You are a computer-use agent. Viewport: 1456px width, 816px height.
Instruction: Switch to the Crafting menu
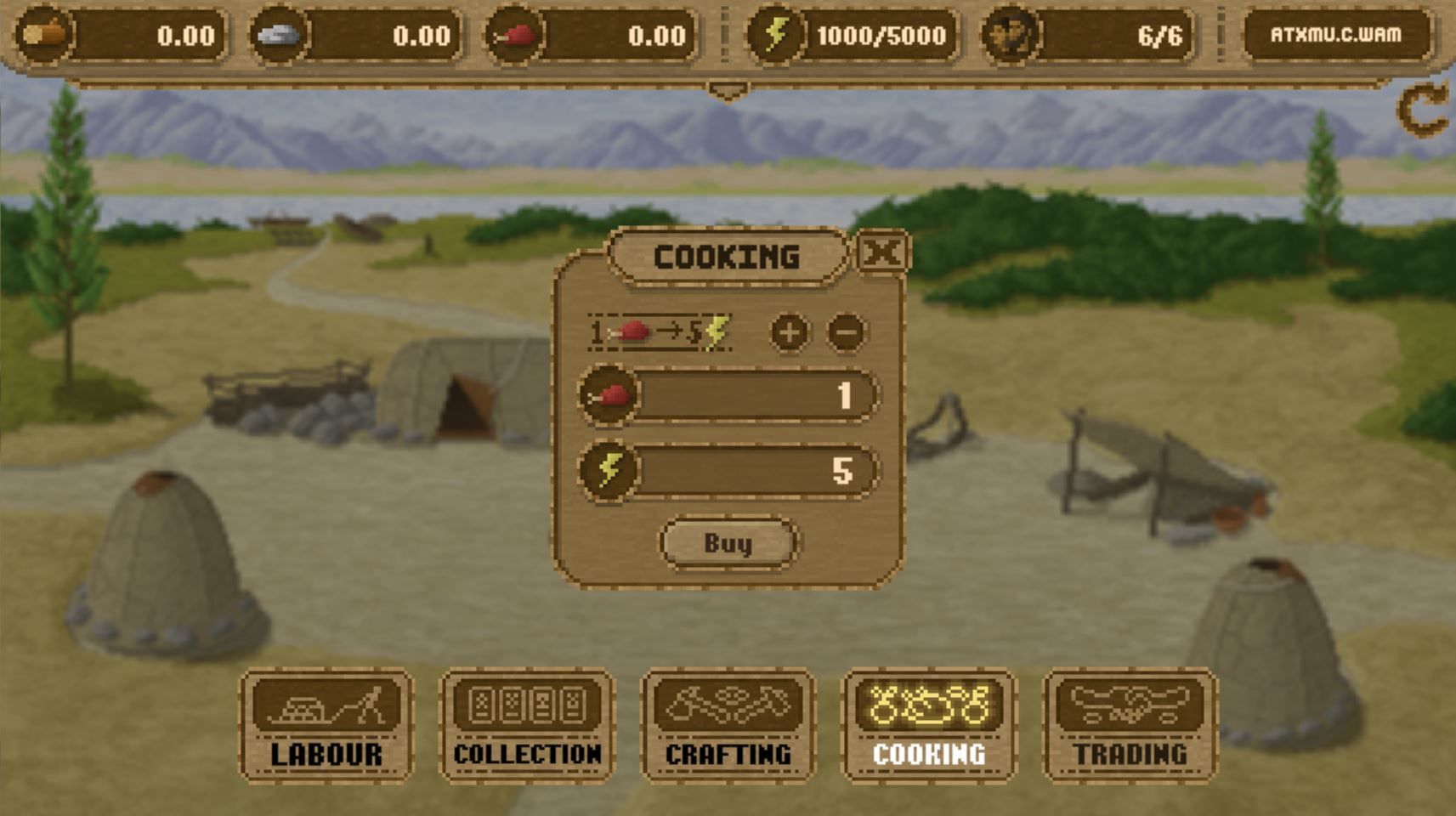[728, 724]
